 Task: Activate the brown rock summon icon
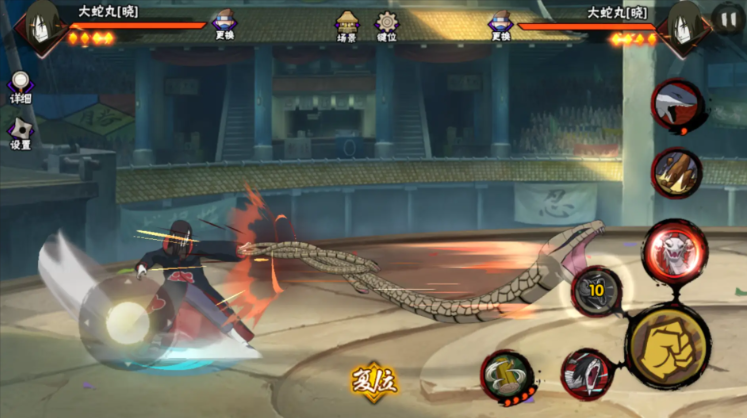(676, 172)
